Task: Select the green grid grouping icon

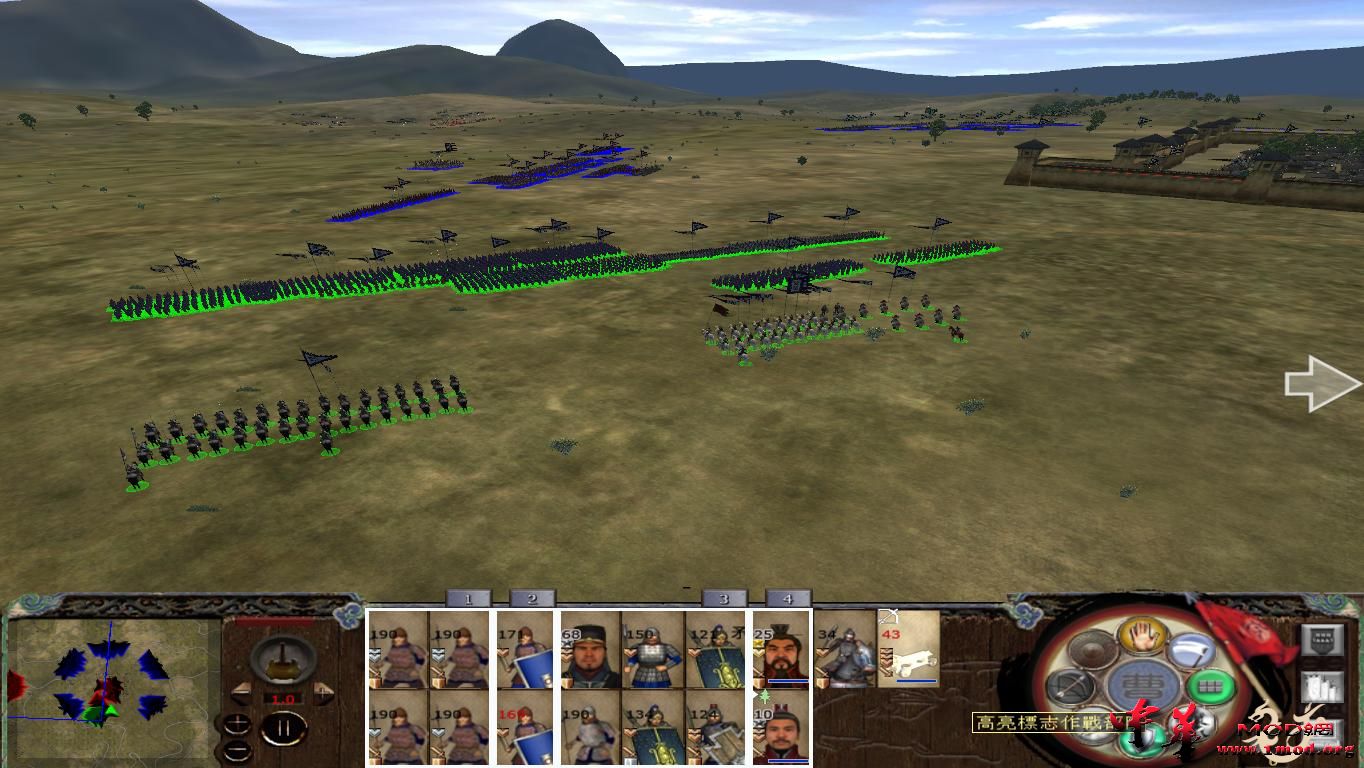Action: [1212, 687]
